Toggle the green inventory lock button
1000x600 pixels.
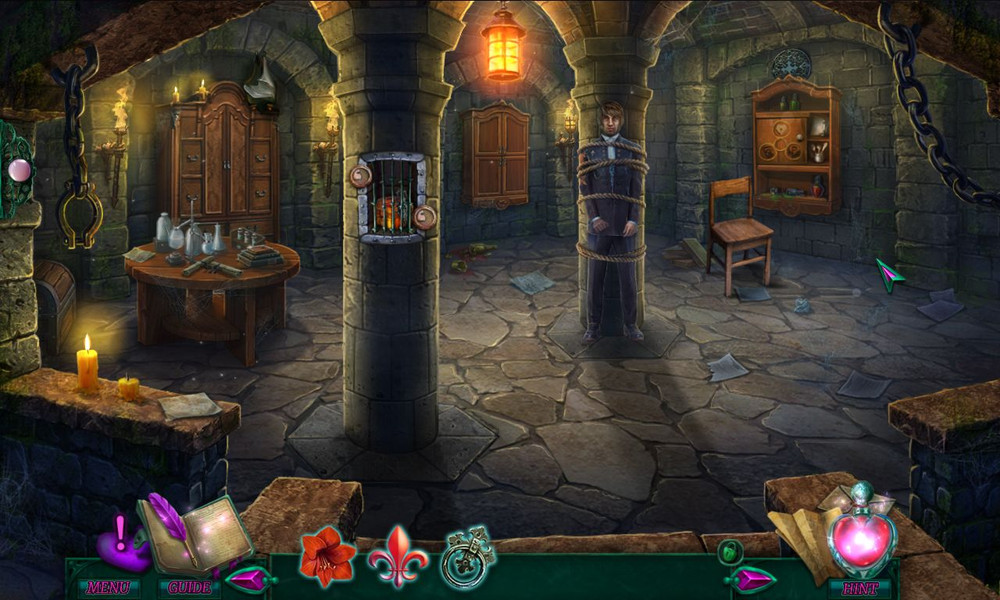point(731,549)
